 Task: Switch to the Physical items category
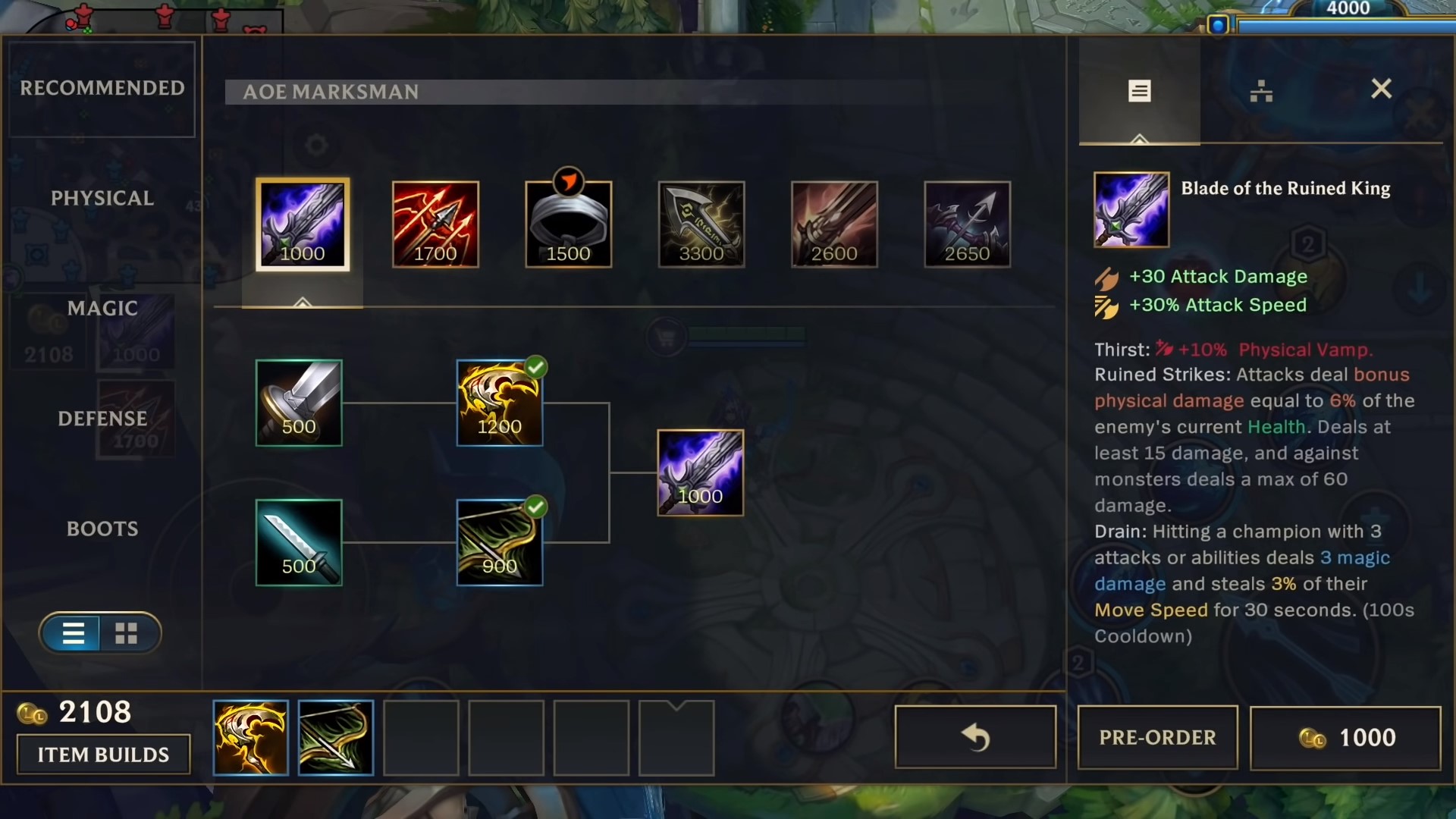pos(102,198)
